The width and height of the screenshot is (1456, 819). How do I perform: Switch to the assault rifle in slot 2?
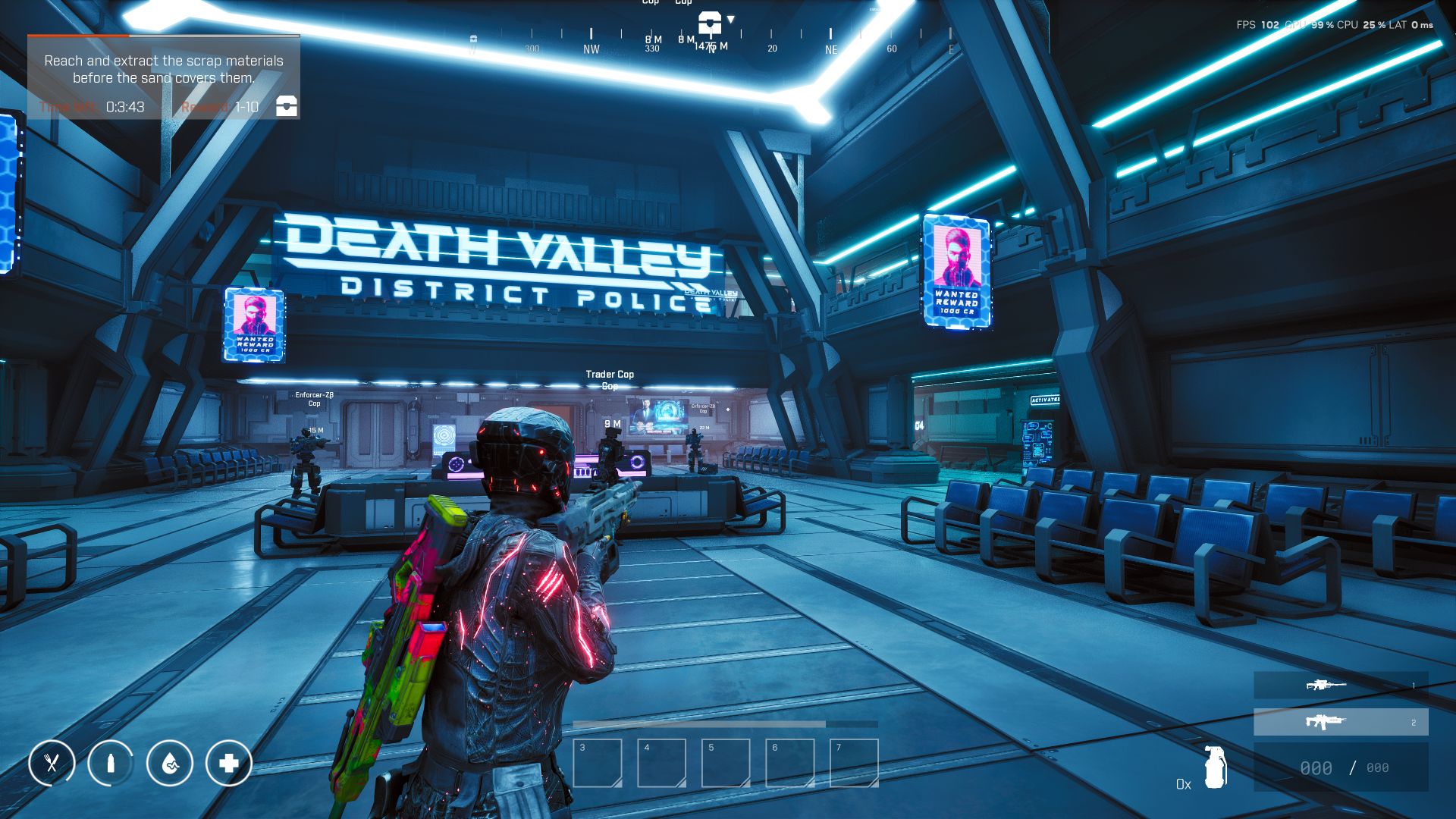point(1340,722)
